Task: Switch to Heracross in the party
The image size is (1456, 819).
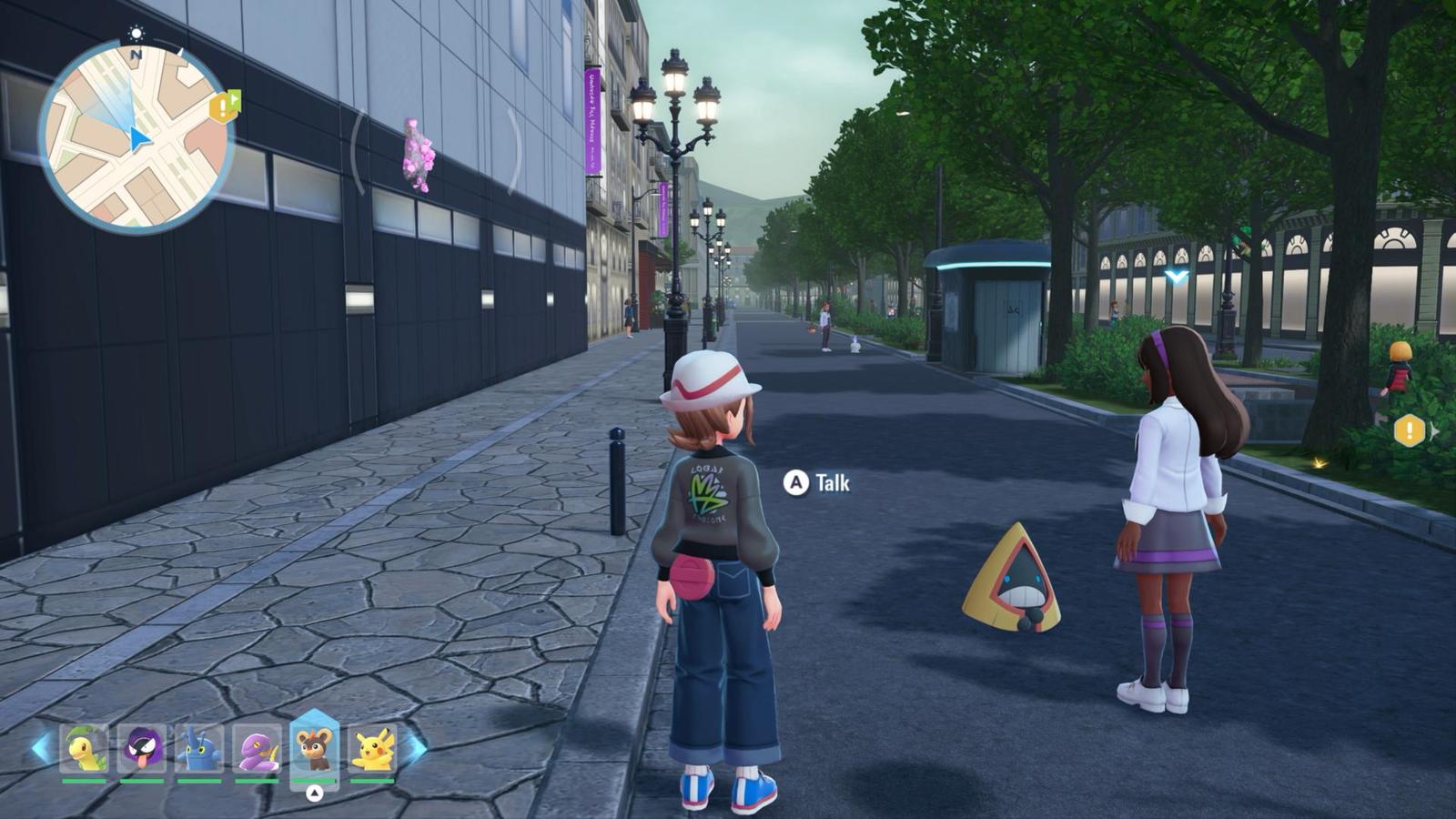Action: coord(199,748)
